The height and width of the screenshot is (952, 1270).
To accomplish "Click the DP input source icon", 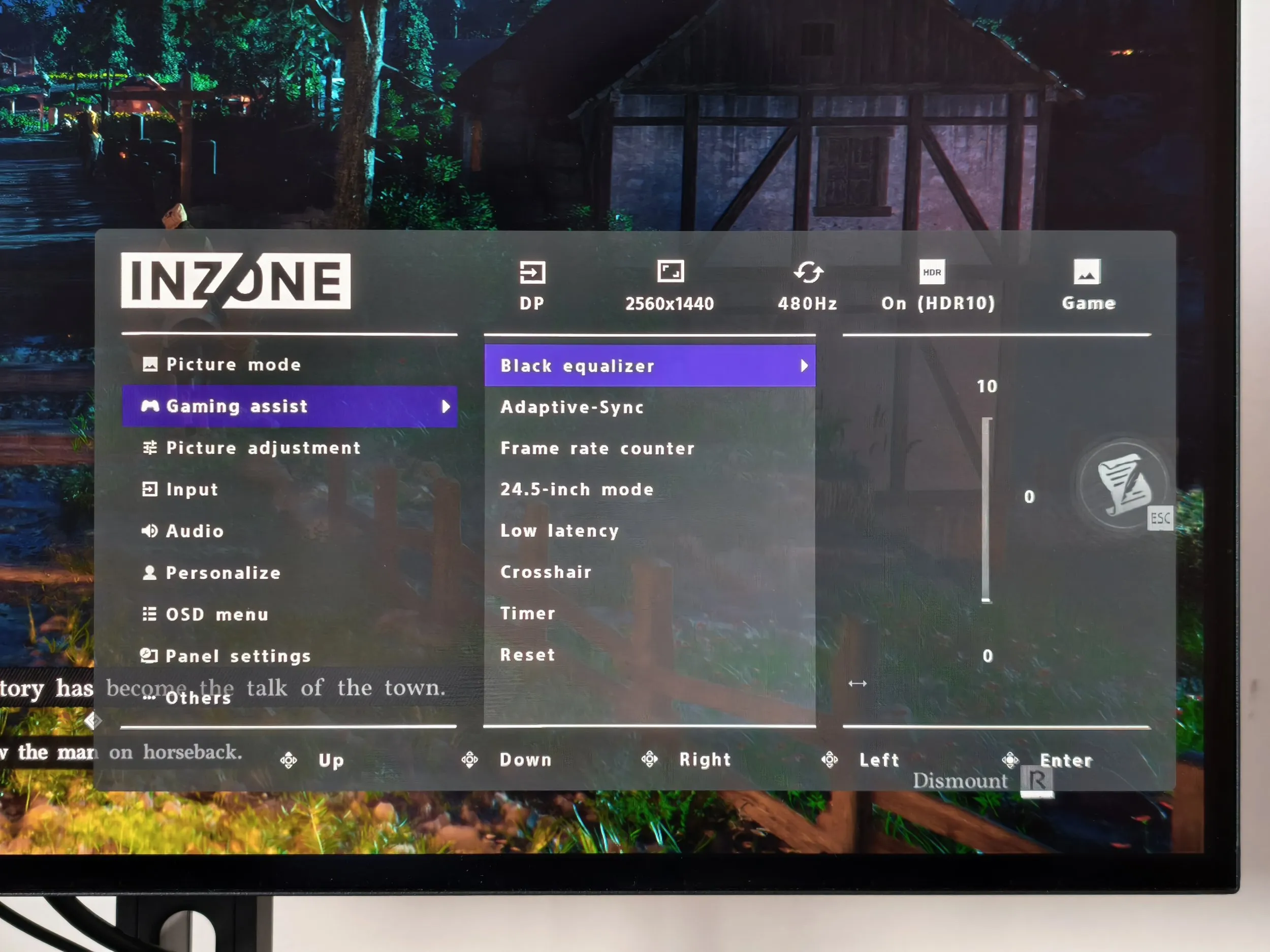I will 533,274.
